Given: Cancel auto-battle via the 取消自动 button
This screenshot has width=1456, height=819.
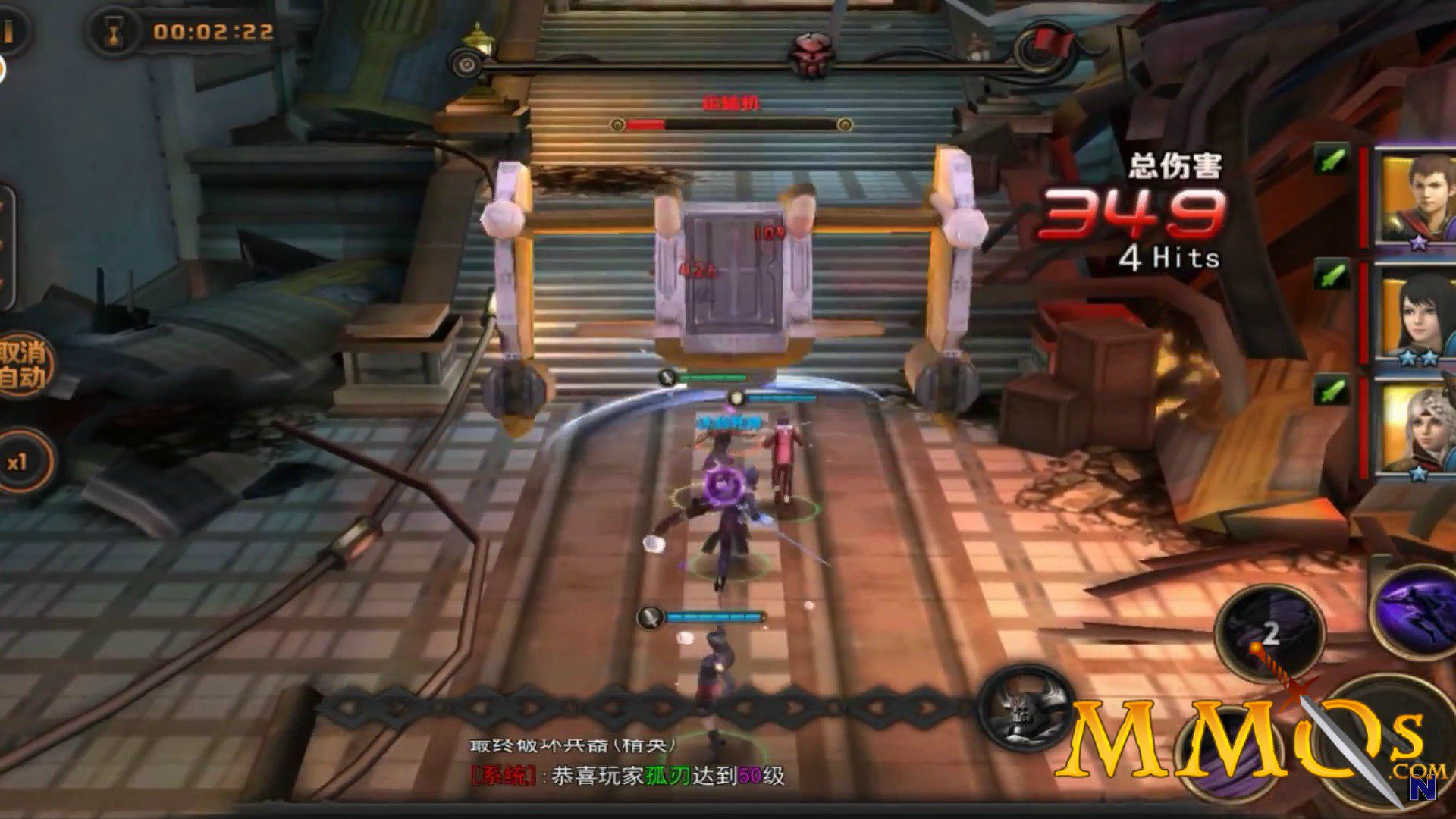Looking at the screenshot, I should pos(23,366).
